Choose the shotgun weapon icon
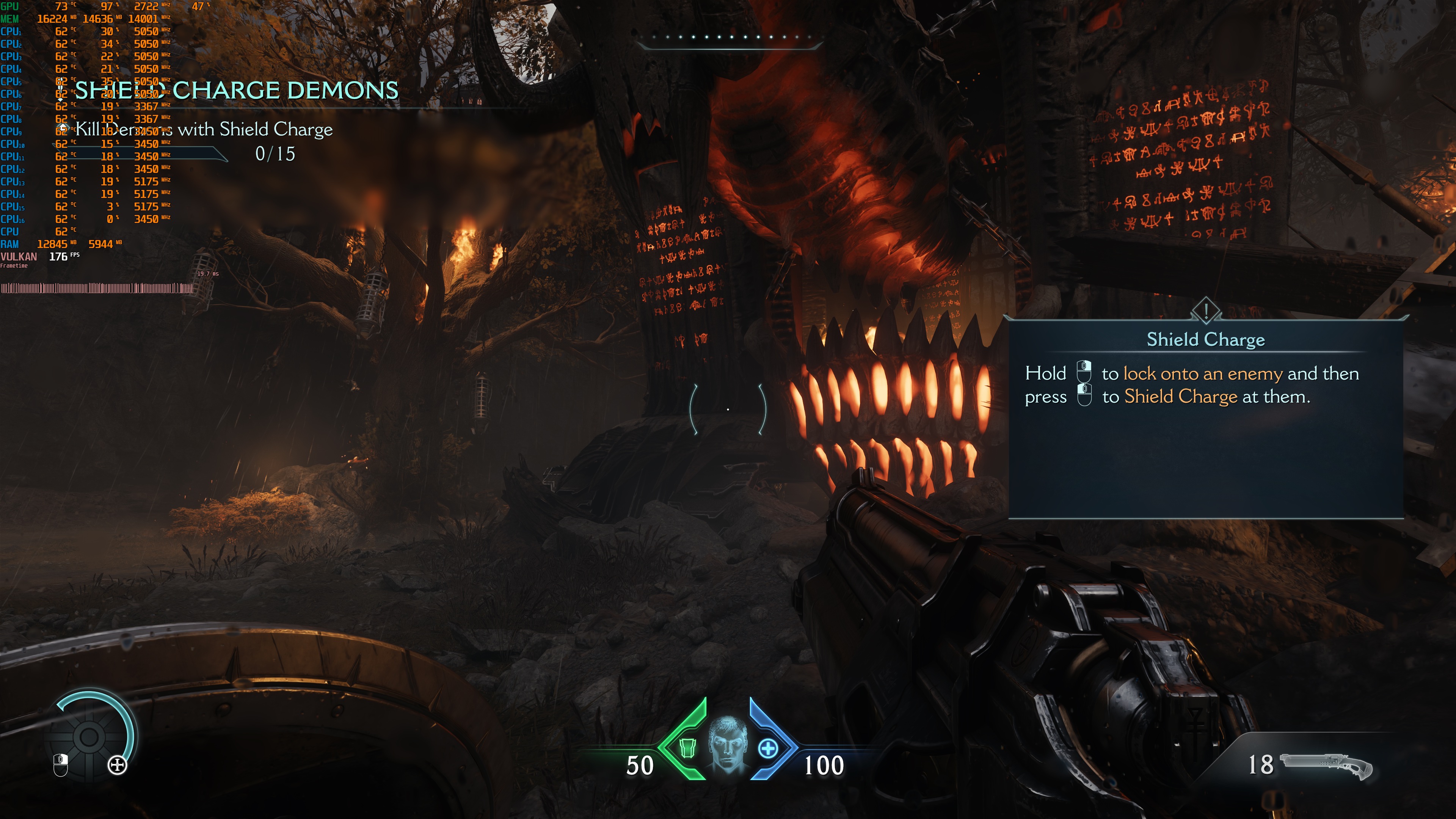 point(1326,765)
